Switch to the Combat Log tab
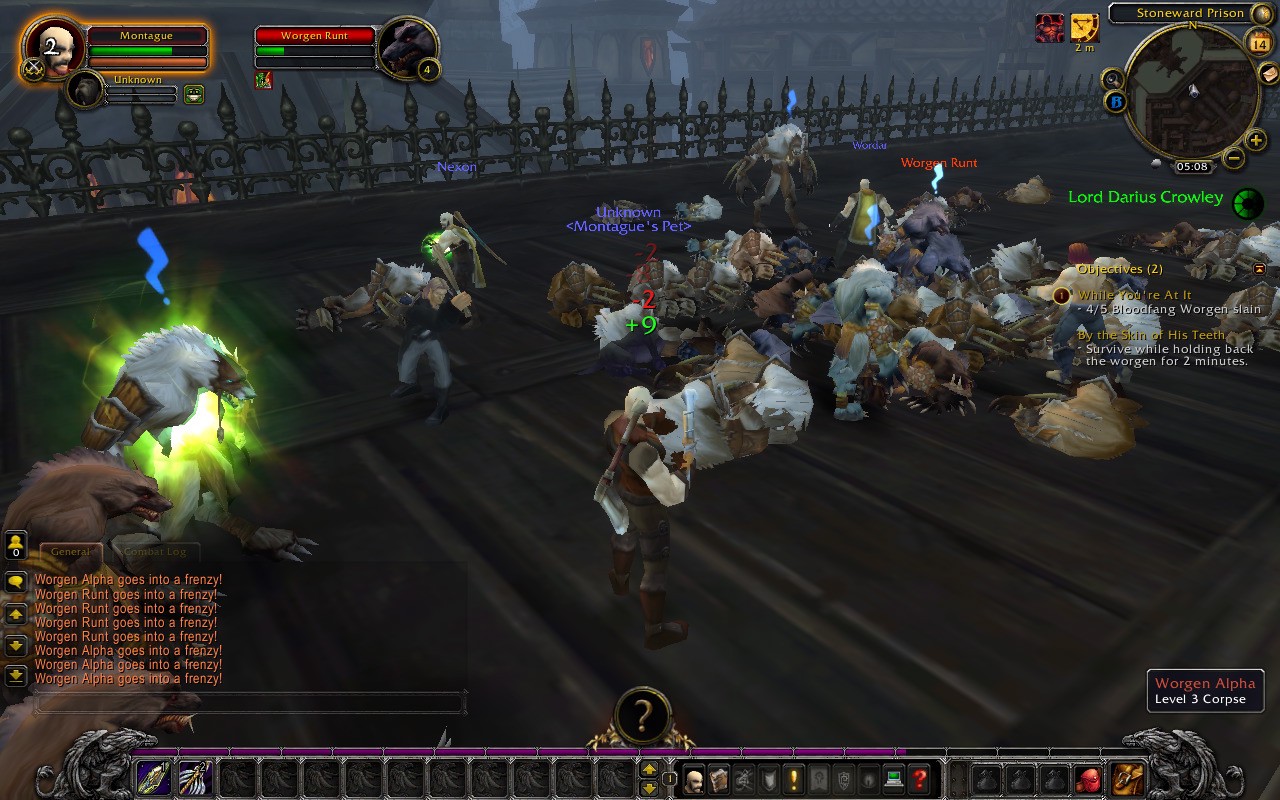Image resolution: width=1280 pixels, height=800 pixels. click(155, 551)
